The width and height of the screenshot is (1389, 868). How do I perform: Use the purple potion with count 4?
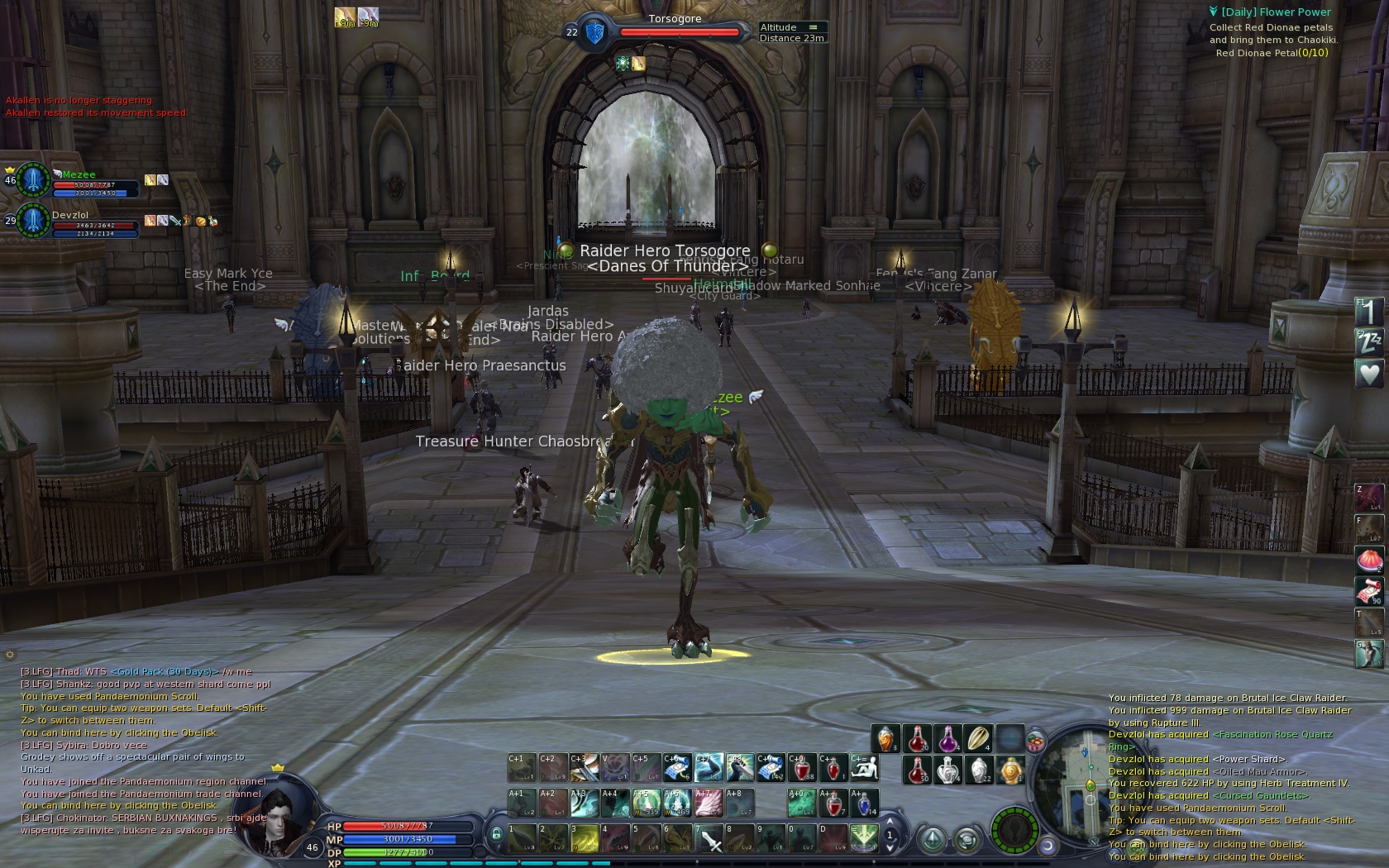(x=947, y=738)
